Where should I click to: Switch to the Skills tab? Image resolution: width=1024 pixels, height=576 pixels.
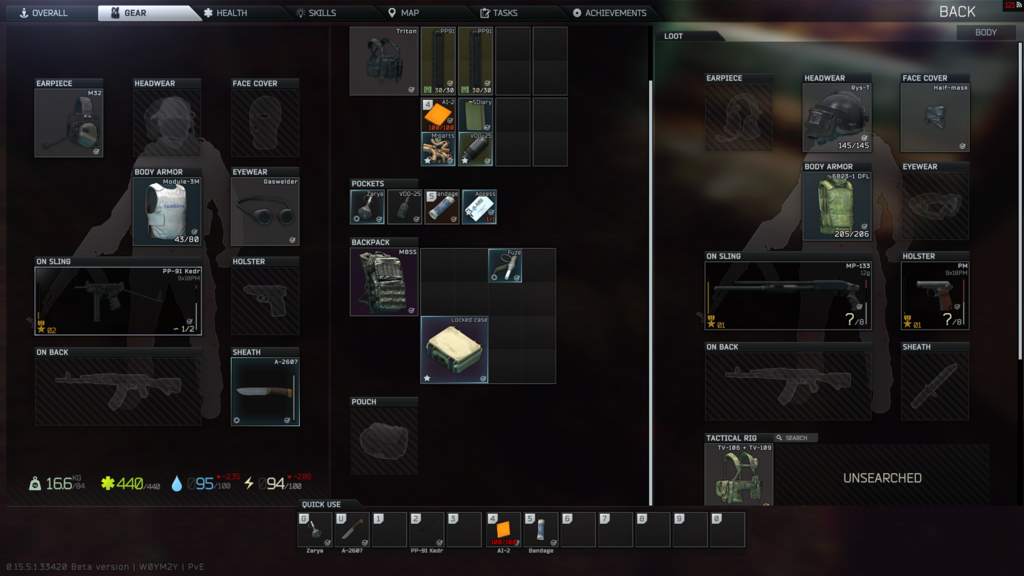(x=315, y=13)
